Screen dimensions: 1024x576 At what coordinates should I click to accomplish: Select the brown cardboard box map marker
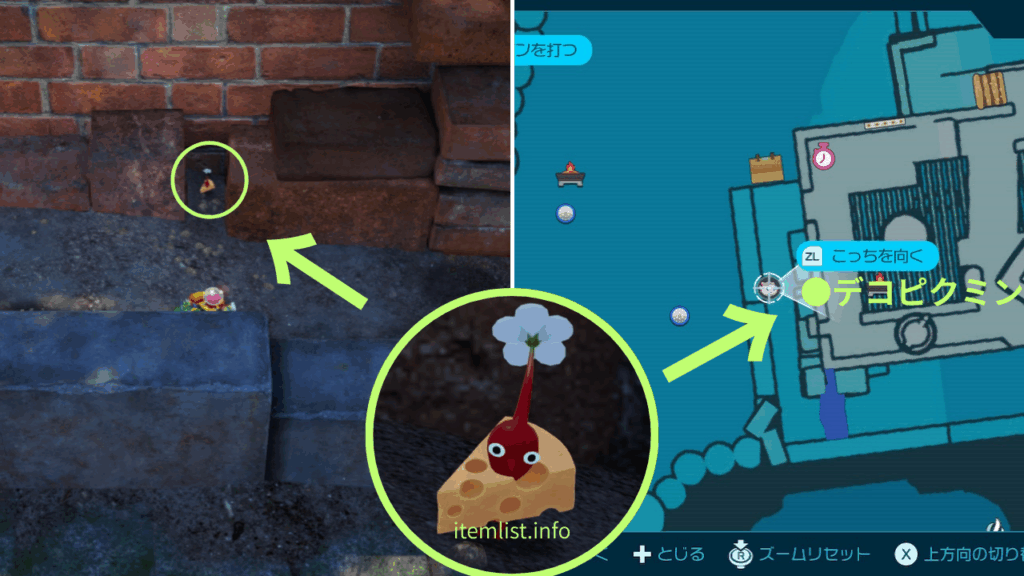click(767, 168)
